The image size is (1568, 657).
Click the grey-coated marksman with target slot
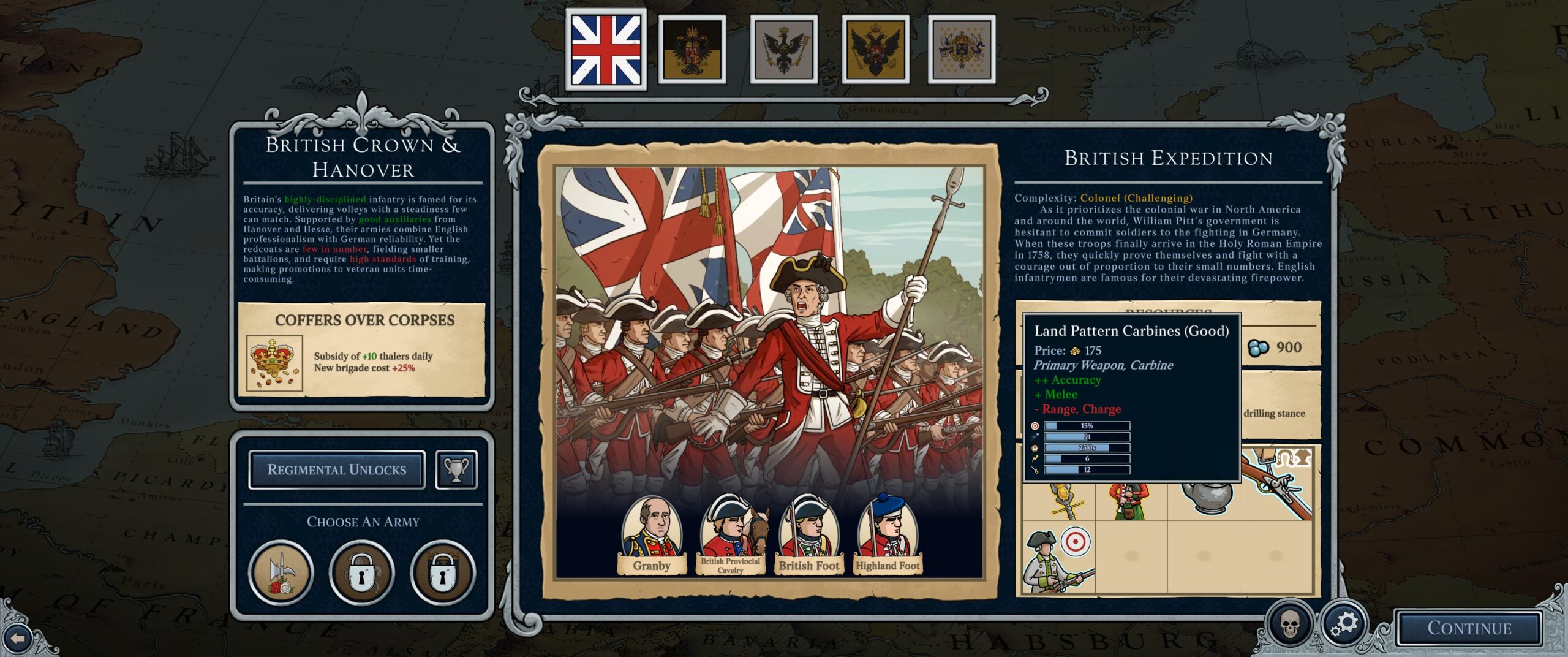tap(1058, 559)
